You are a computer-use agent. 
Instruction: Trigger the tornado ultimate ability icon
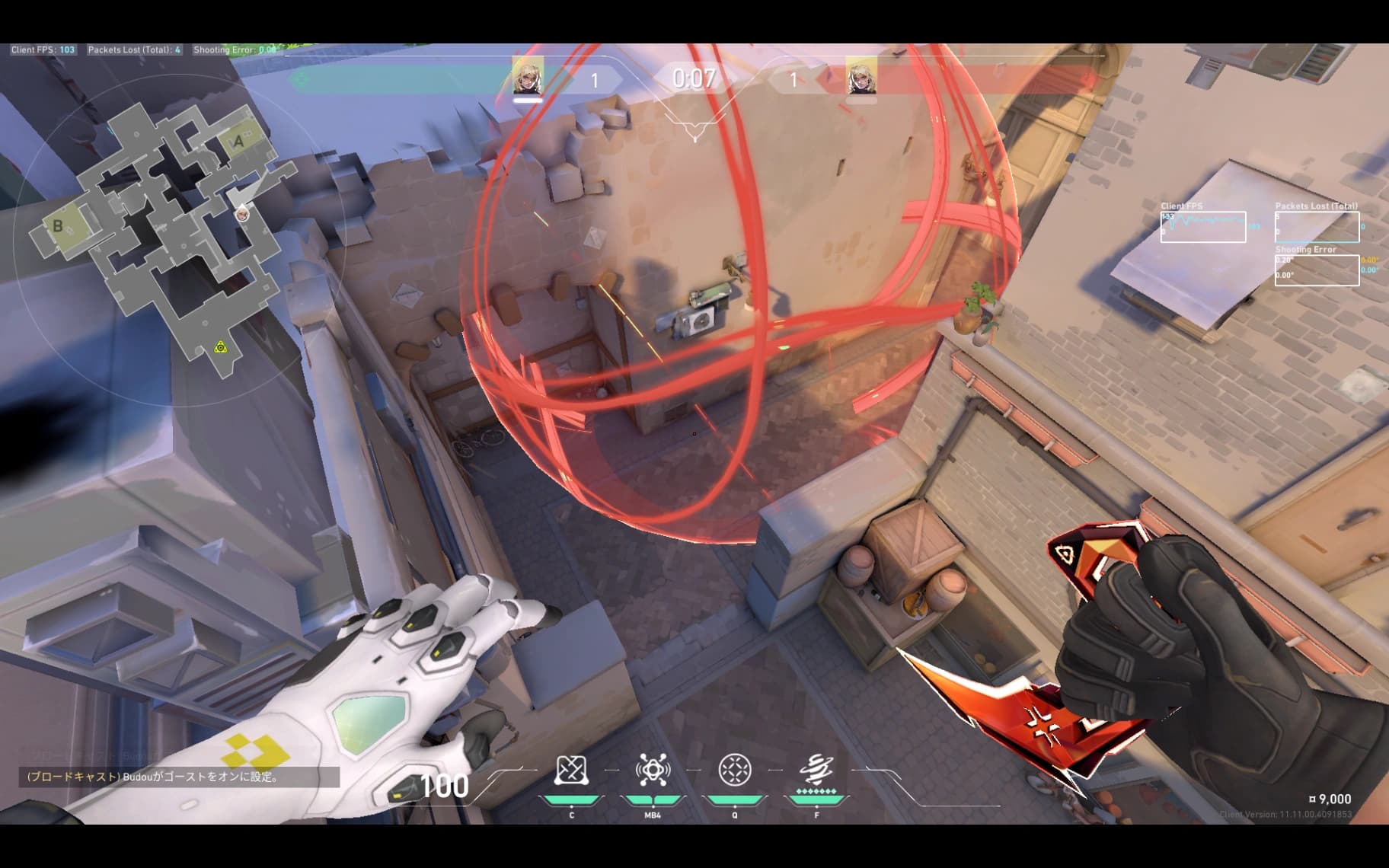[x=816, y=770]
